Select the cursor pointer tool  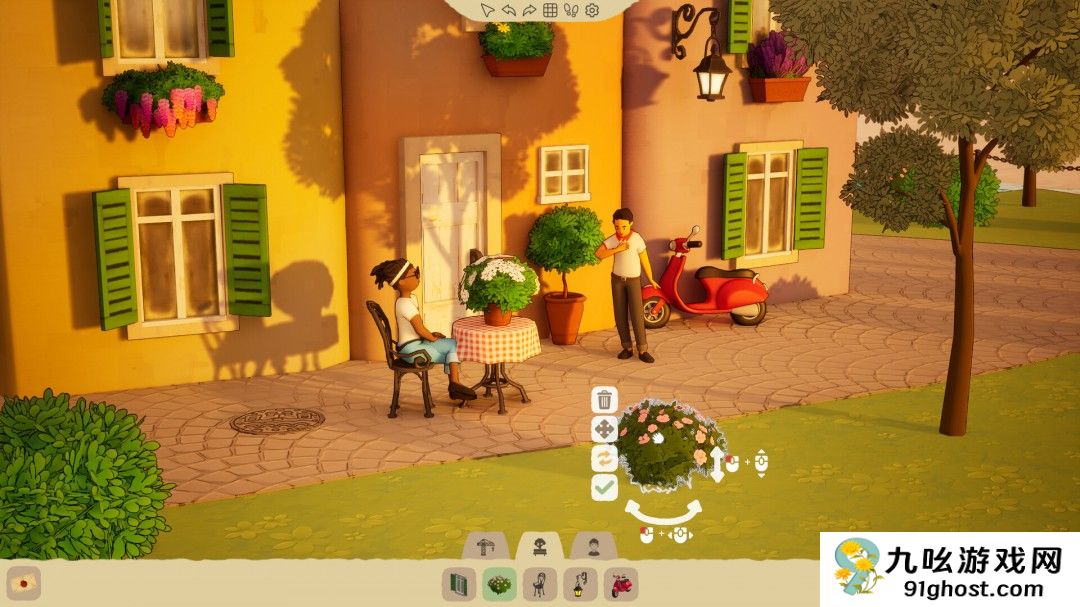click(487, 10)
